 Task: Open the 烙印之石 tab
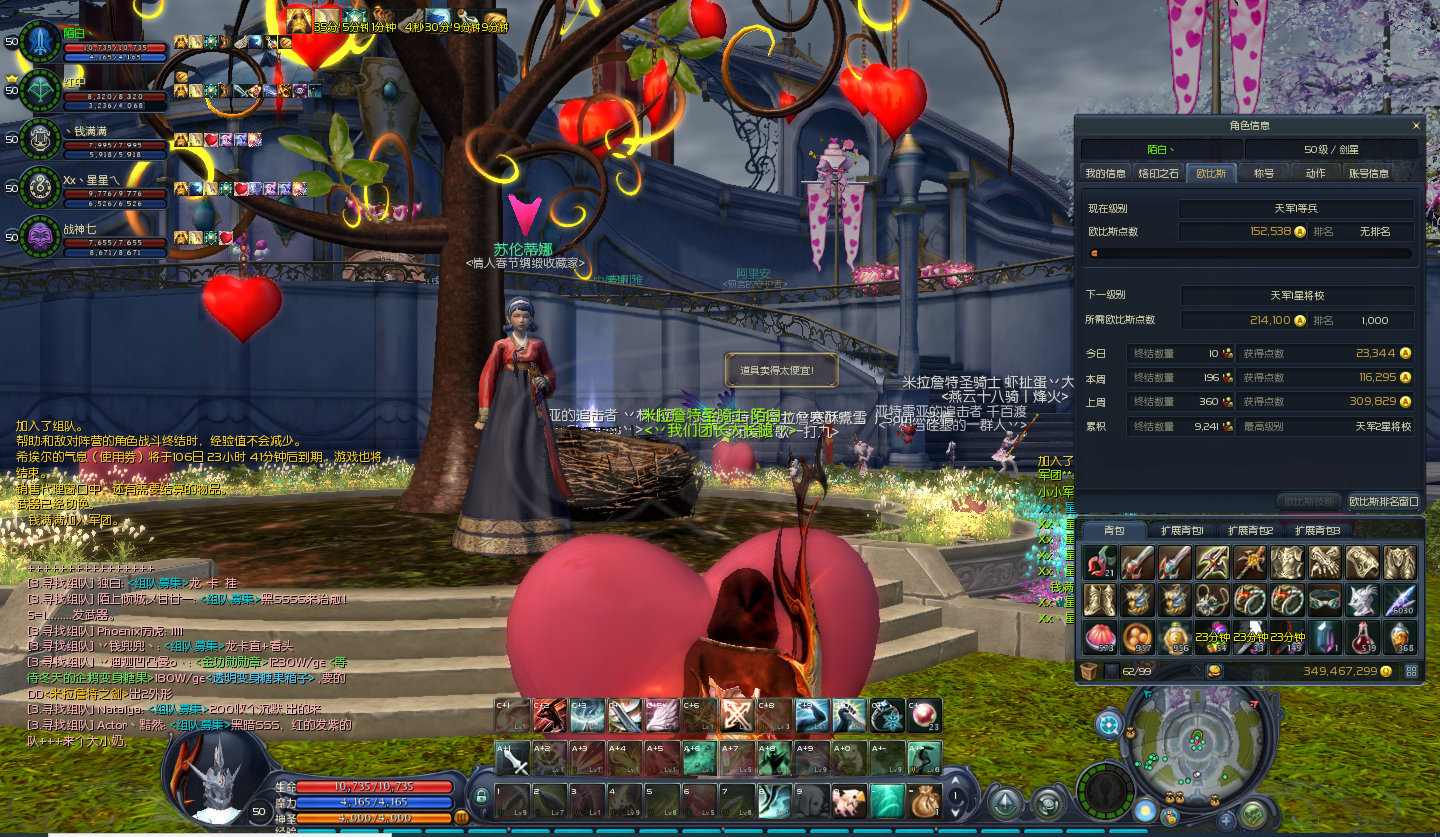[1158, 173]
